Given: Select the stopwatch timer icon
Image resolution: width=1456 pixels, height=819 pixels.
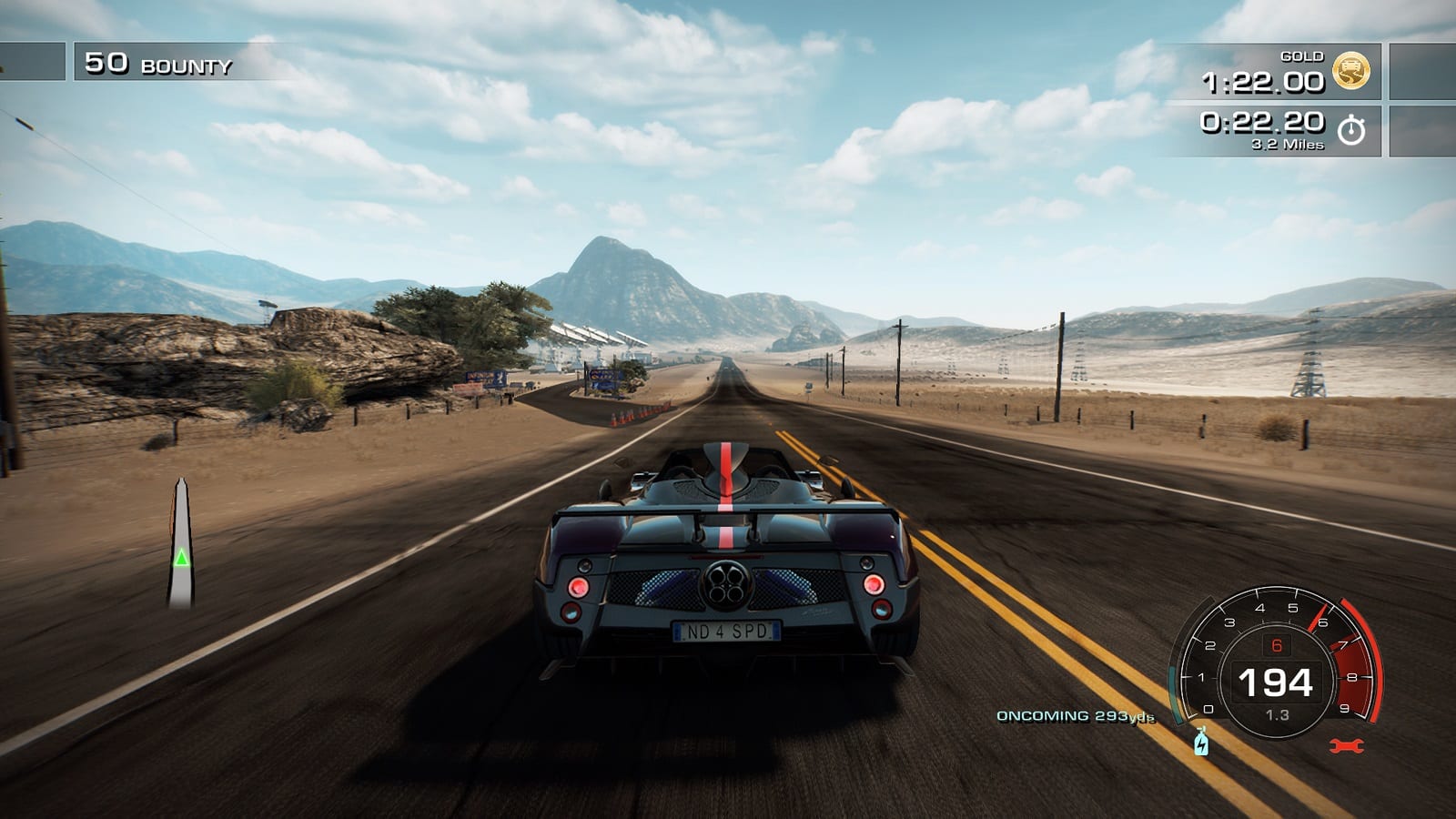Looking at the screenshot, I should (x=1351, y=130).
